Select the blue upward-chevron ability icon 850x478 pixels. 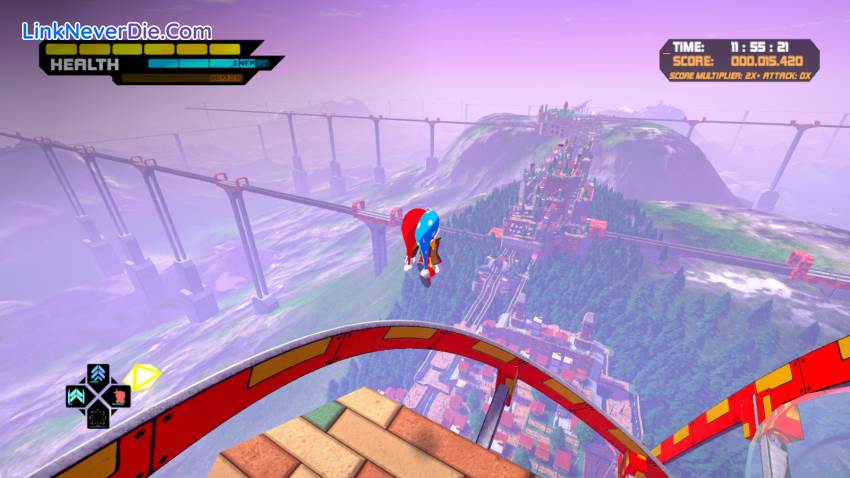pos(98,374)
